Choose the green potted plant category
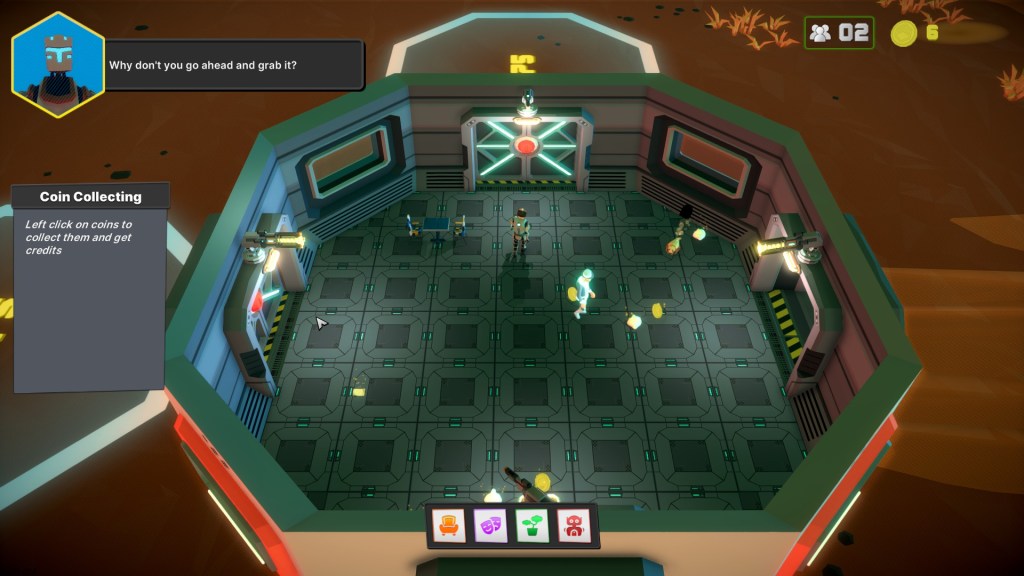The width and height of the screenshot is (1024, 576). pos(531,525)
